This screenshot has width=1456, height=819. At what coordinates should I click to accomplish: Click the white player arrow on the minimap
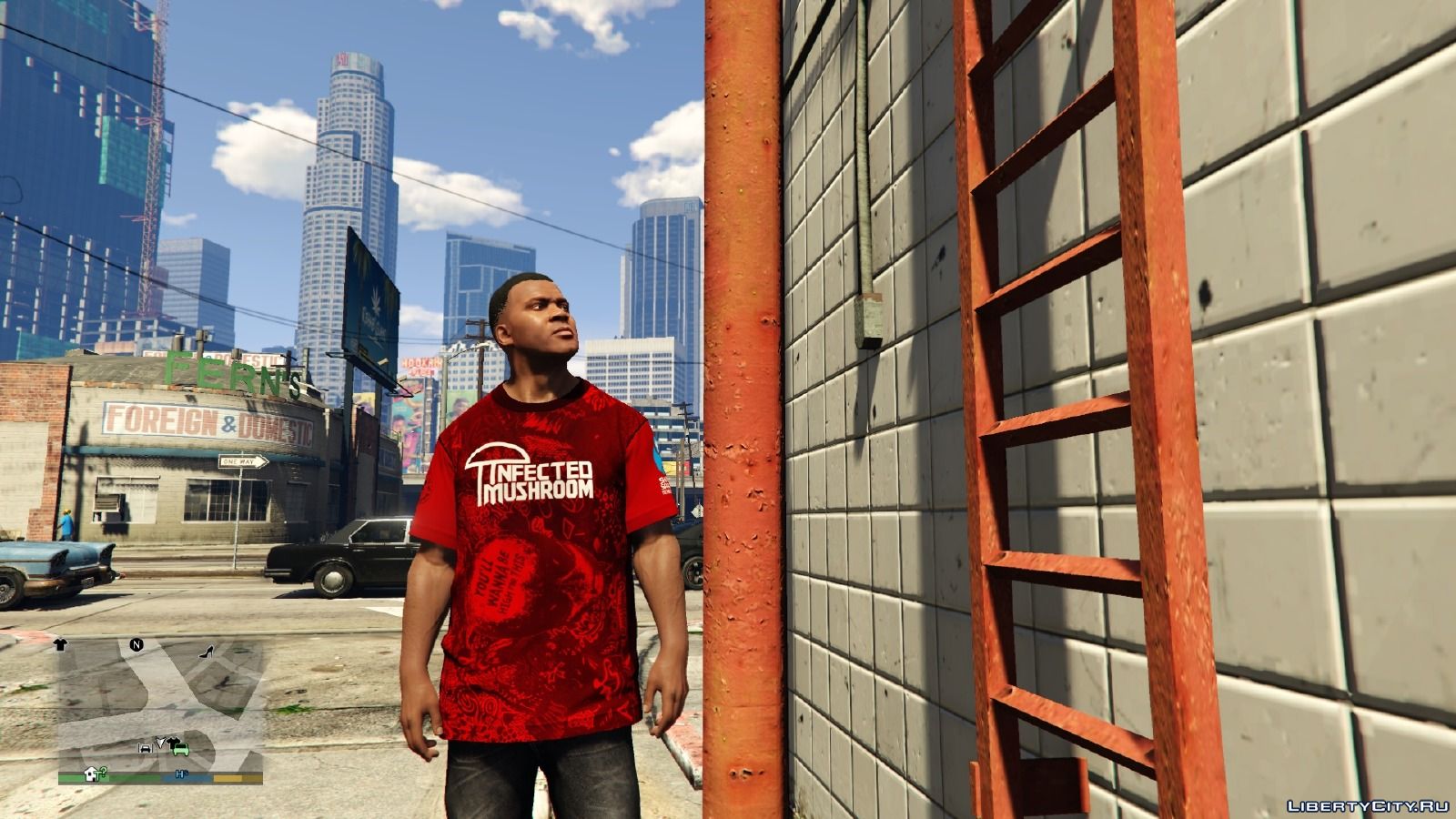click(160, 742)
